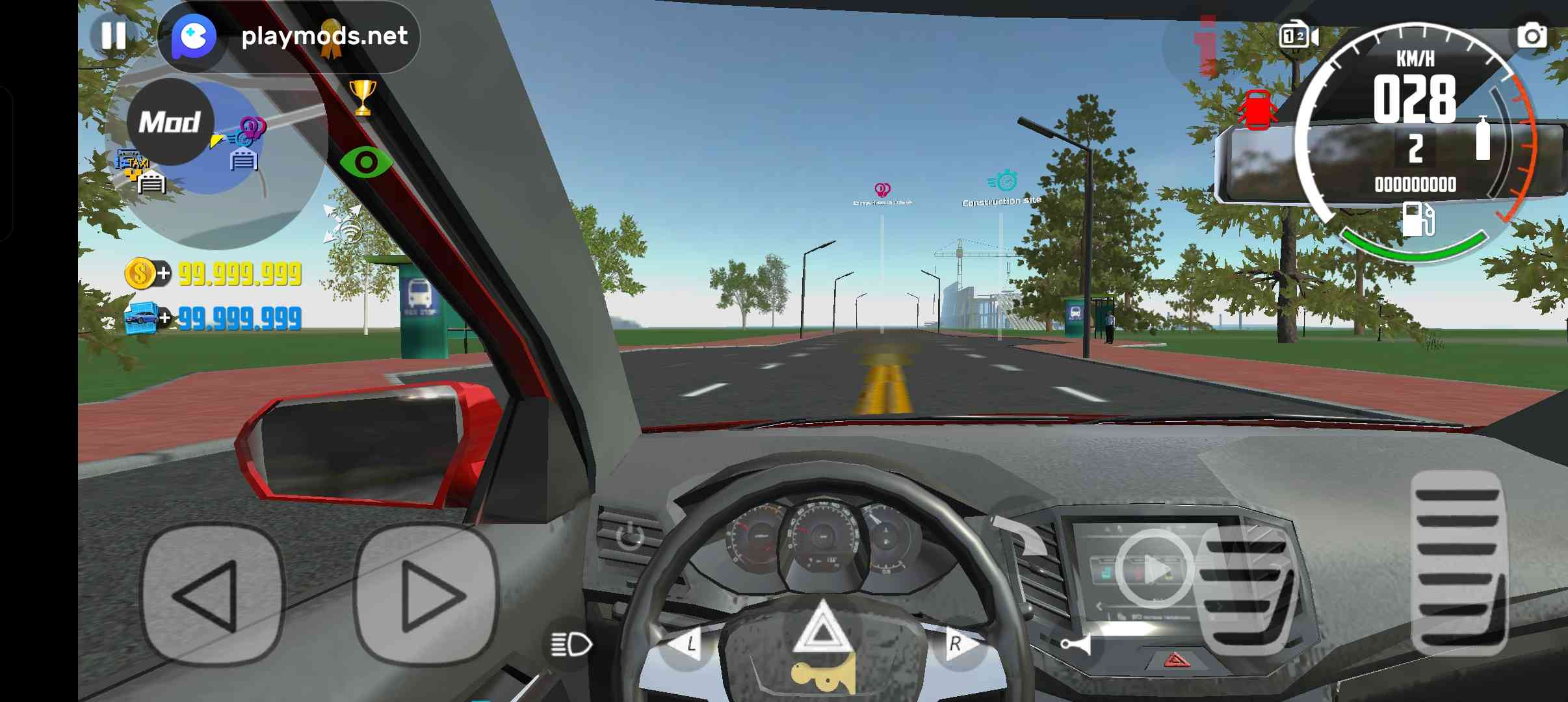The height and width of the screenshot is (702, 1568).
Task: Switch the camera view
Action: coord(1298,36)
